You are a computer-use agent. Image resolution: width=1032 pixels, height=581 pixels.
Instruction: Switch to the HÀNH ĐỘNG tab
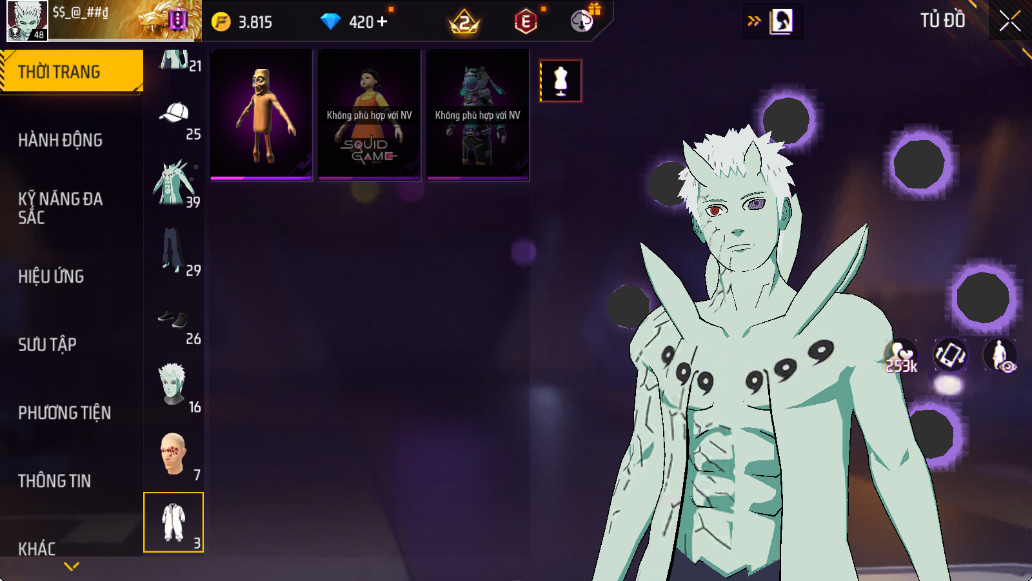(x=61, y=140)
